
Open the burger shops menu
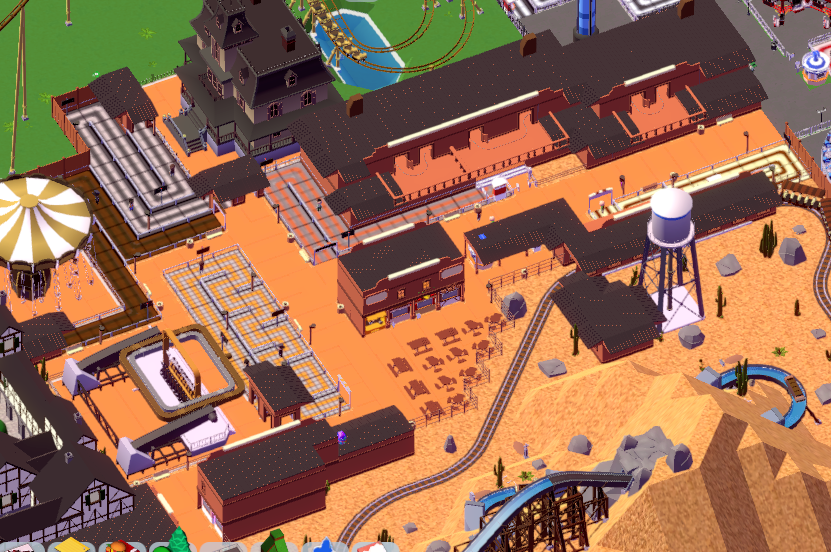tap(120, 547)
